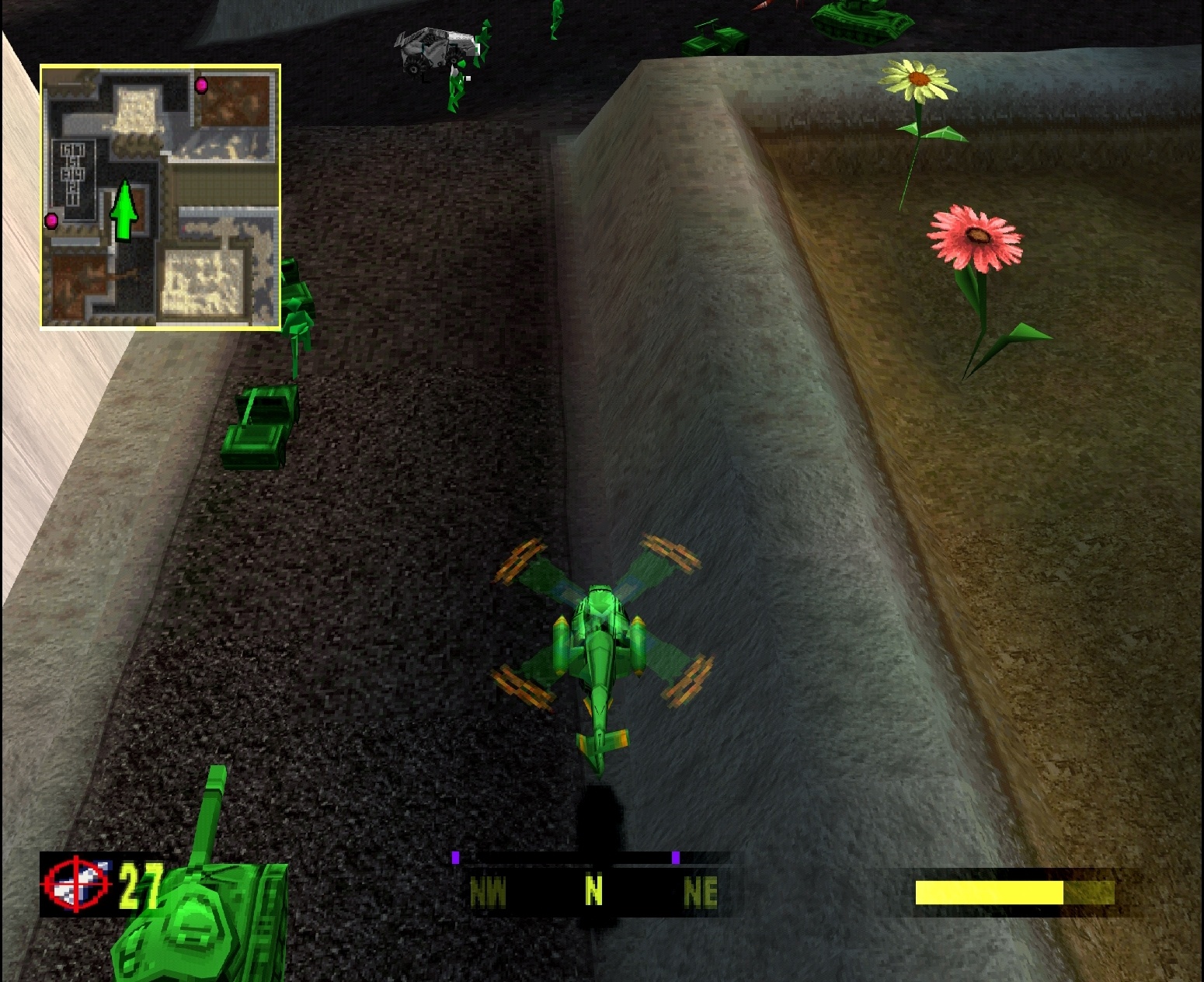Click the pink objective dot at minimap top
This screenshot has width=1204, height=982.
[200, 85]
